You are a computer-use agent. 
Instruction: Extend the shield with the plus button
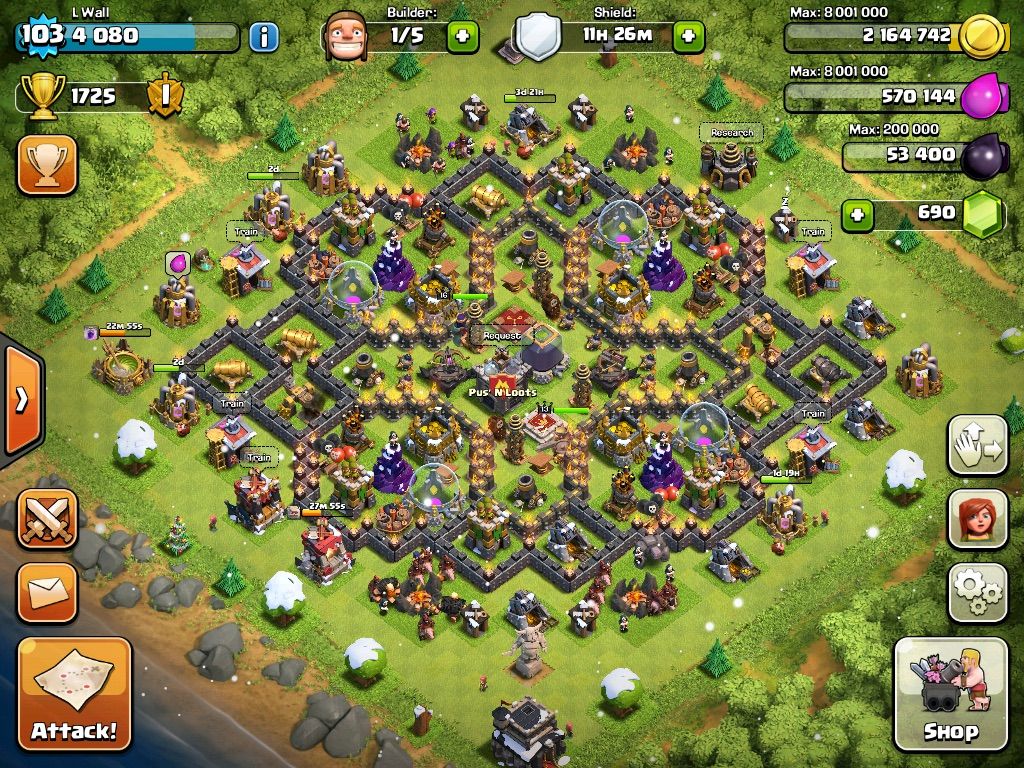coord(688,38)
